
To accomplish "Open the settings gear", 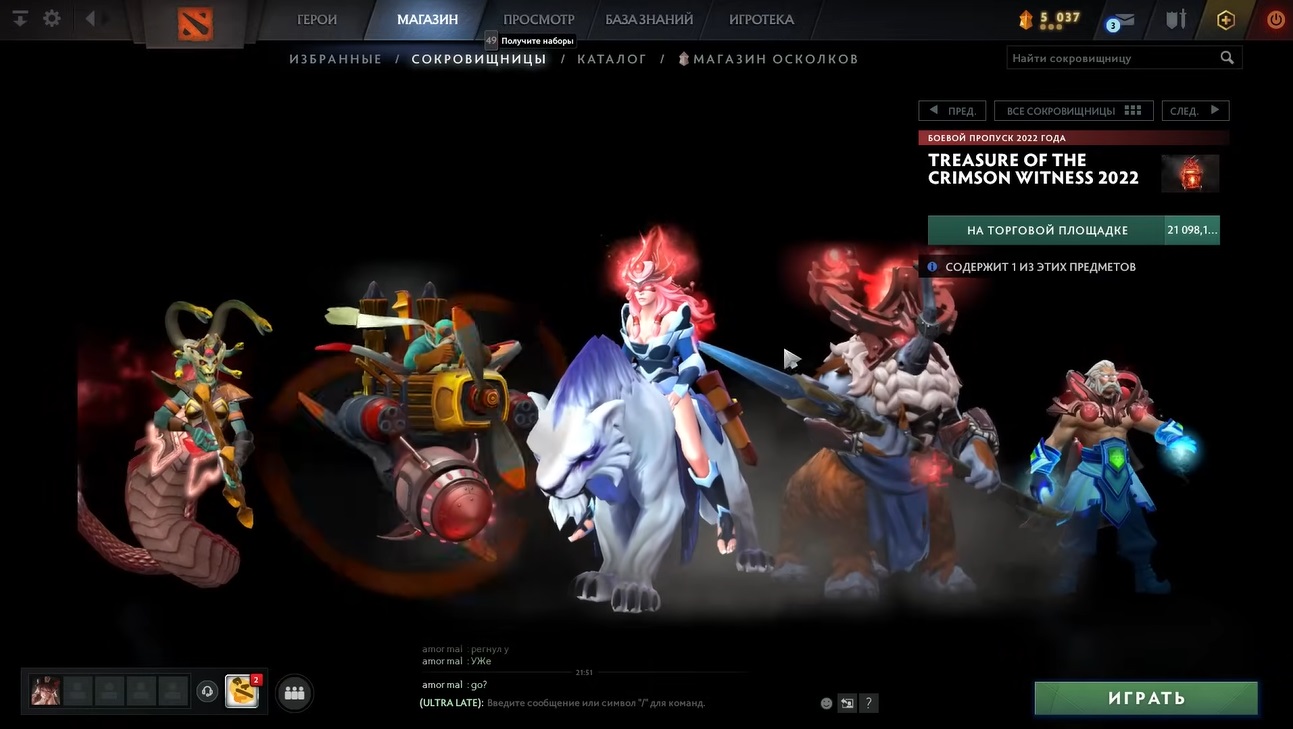I will coord(52,18).
